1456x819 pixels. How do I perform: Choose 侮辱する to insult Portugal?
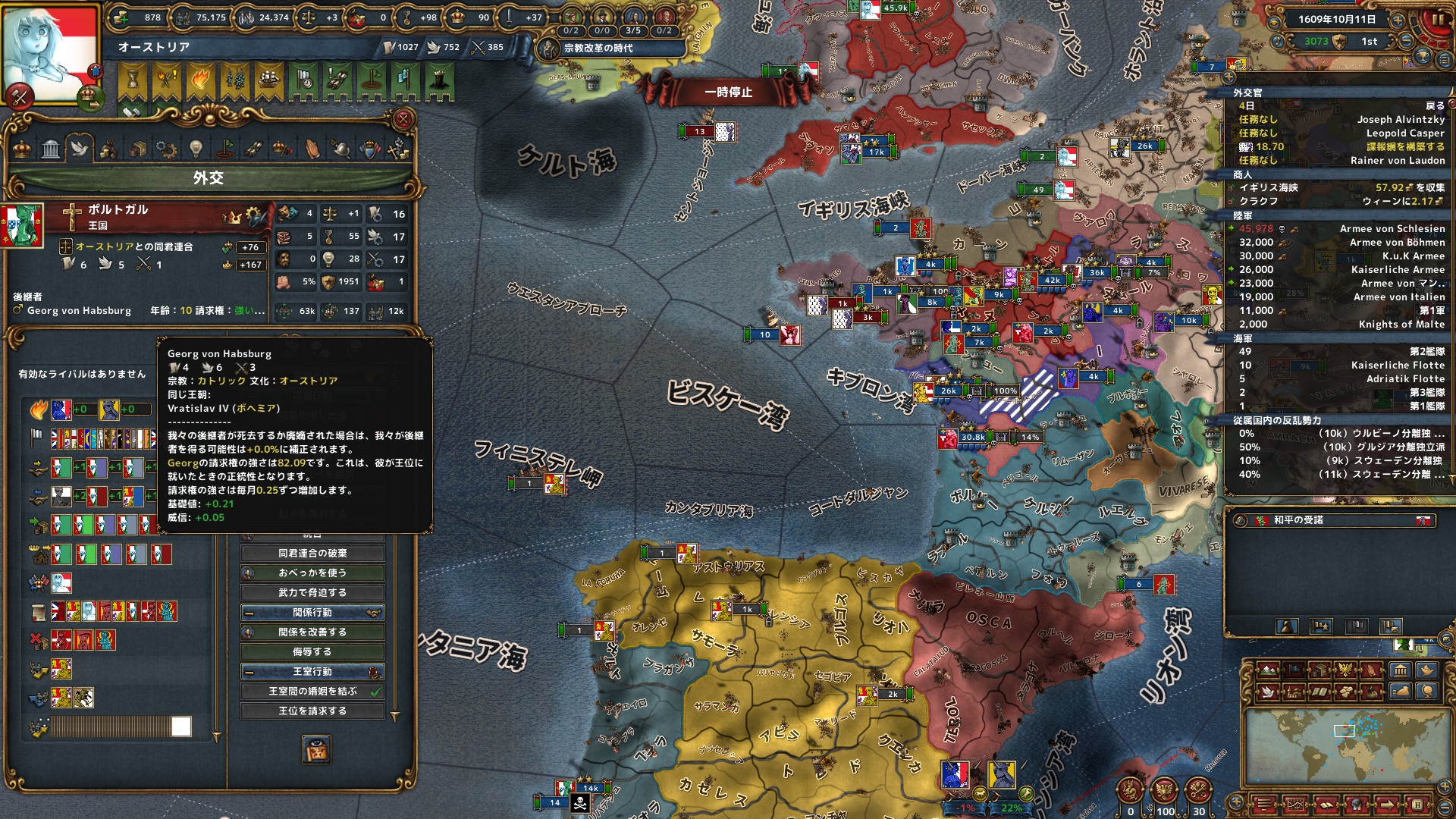tap(312, 652)
